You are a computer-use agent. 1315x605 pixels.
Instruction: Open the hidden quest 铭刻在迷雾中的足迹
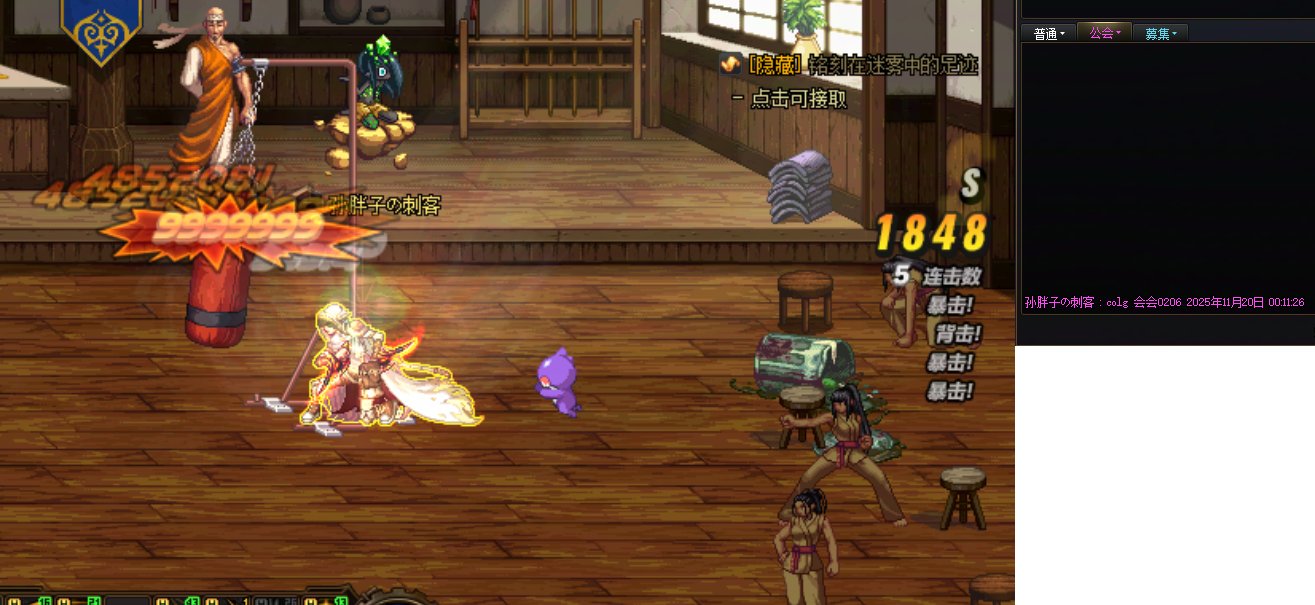tap(862, 66)
